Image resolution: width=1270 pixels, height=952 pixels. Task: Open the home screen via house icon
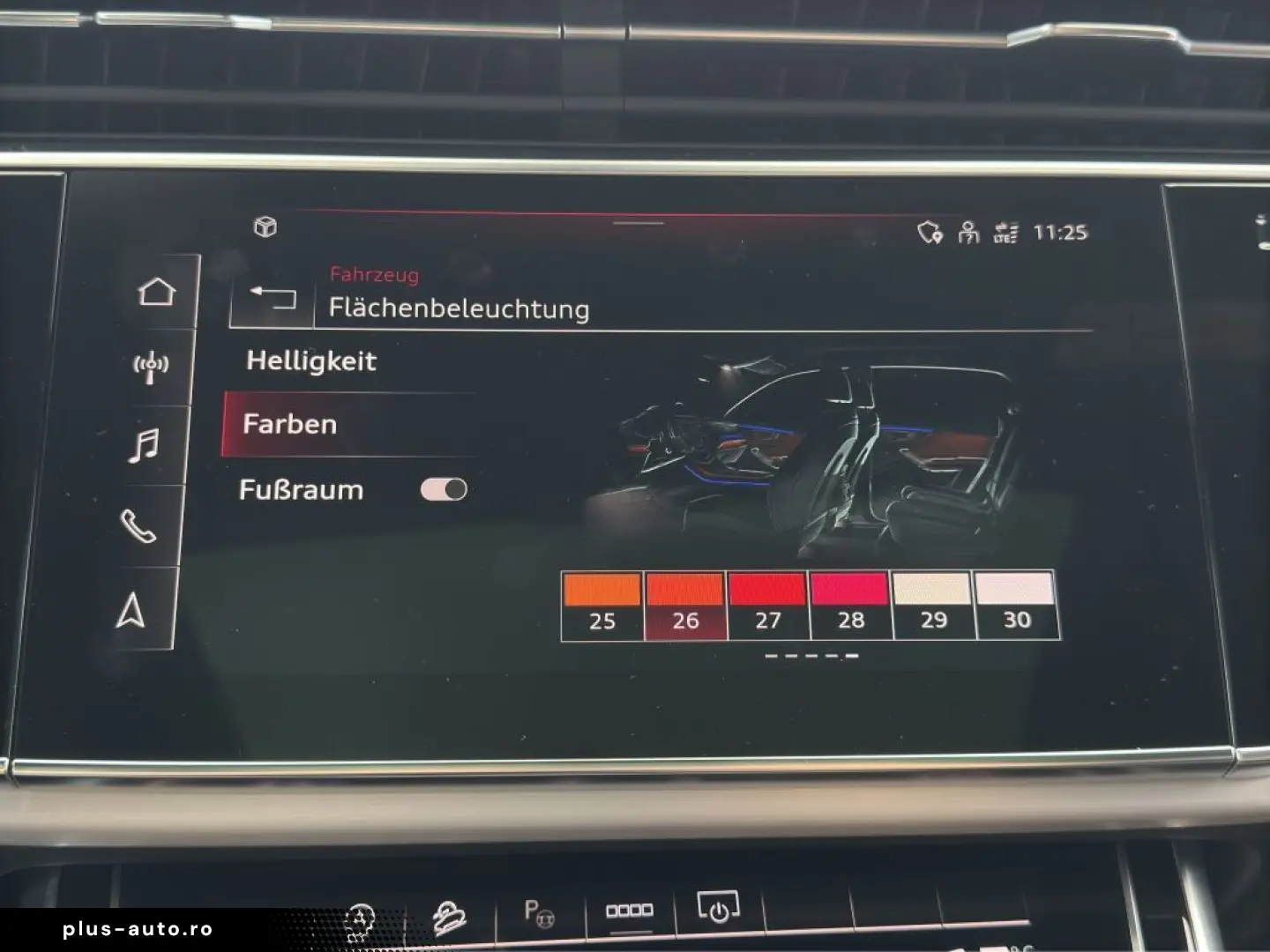(x=154, y=291)
